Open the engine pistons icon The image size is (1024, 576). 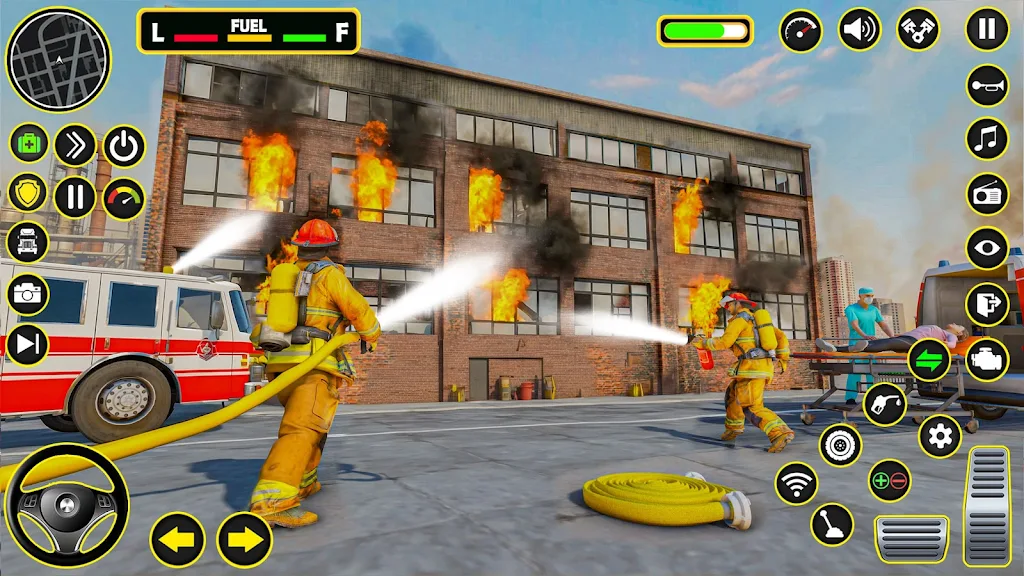point(917,30)
